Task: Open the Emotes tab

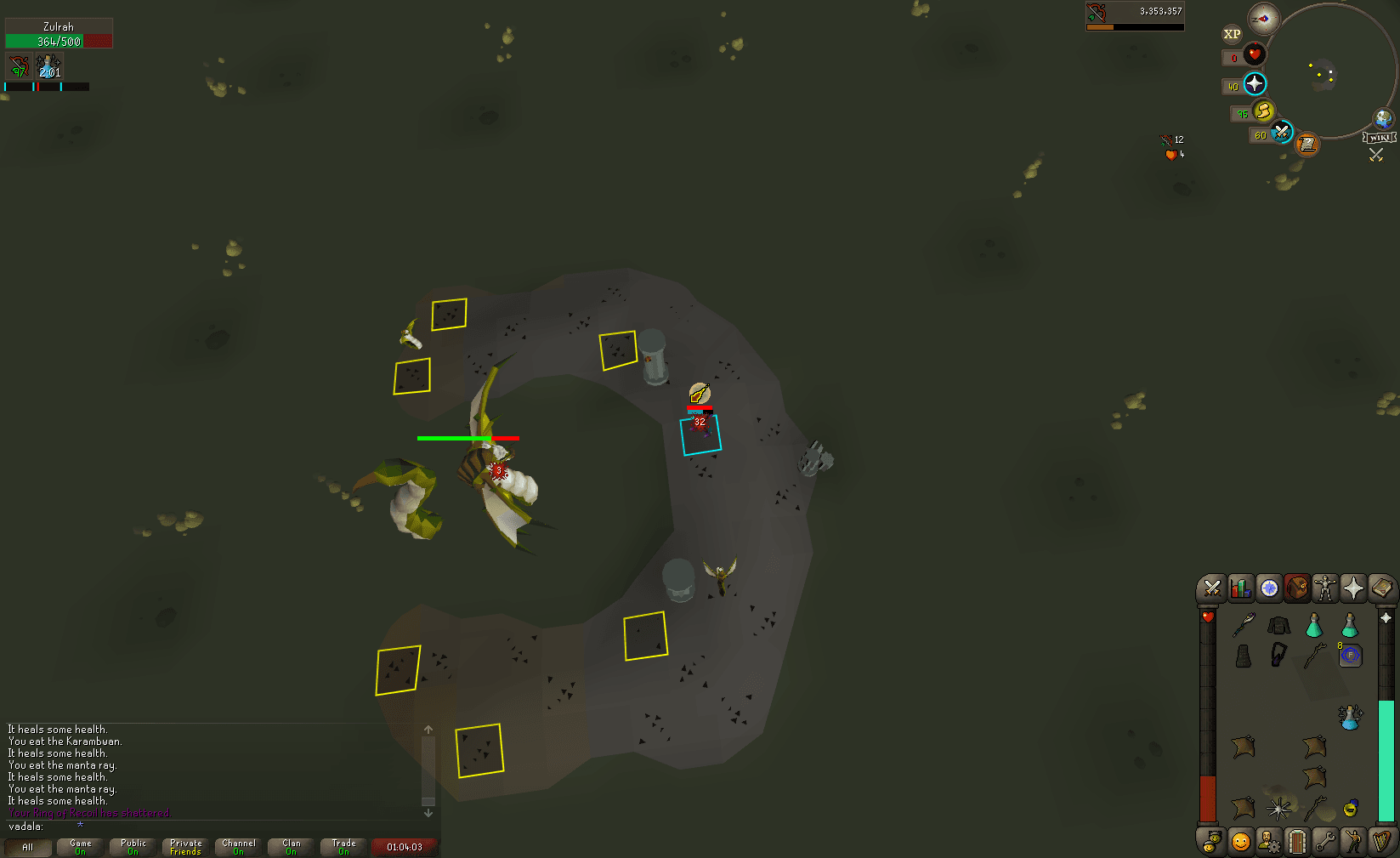Action: coord(1354,841)
